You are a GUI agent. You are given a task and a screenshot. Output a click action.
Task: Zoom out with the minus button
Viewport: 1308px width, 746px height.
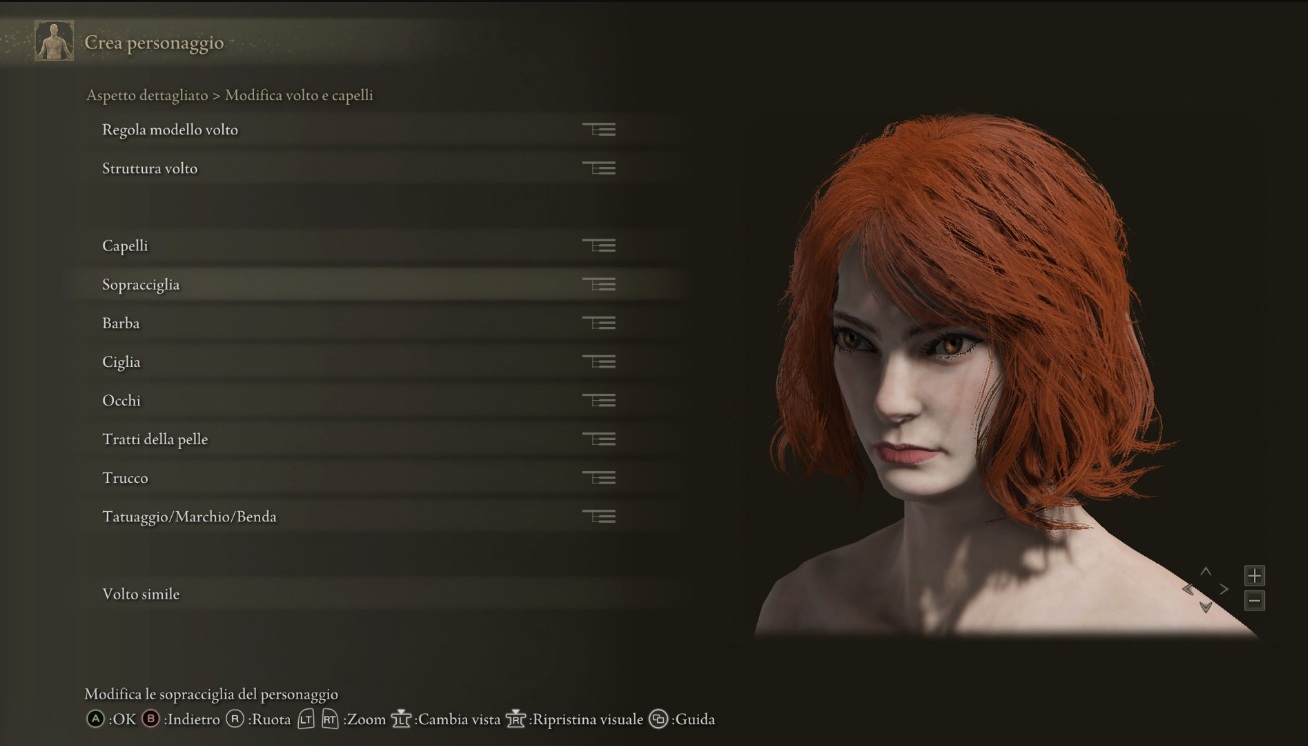click(x=1254, y=601)
